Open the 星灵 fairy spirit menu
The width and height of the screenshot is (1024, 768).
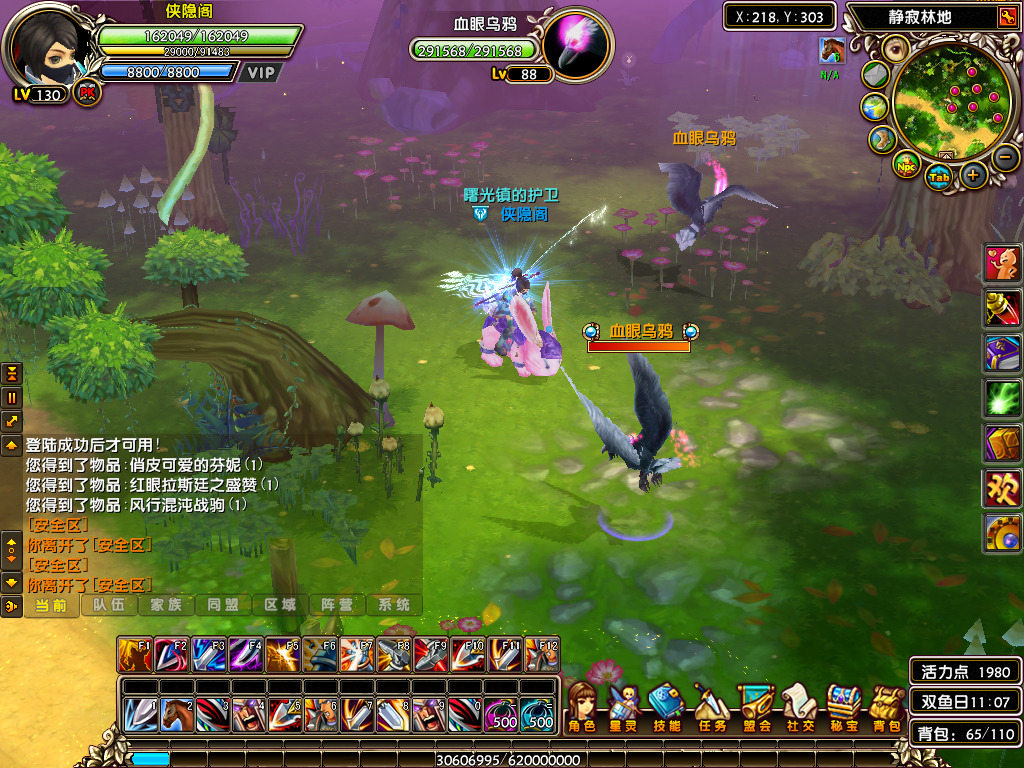coord(624,707)
